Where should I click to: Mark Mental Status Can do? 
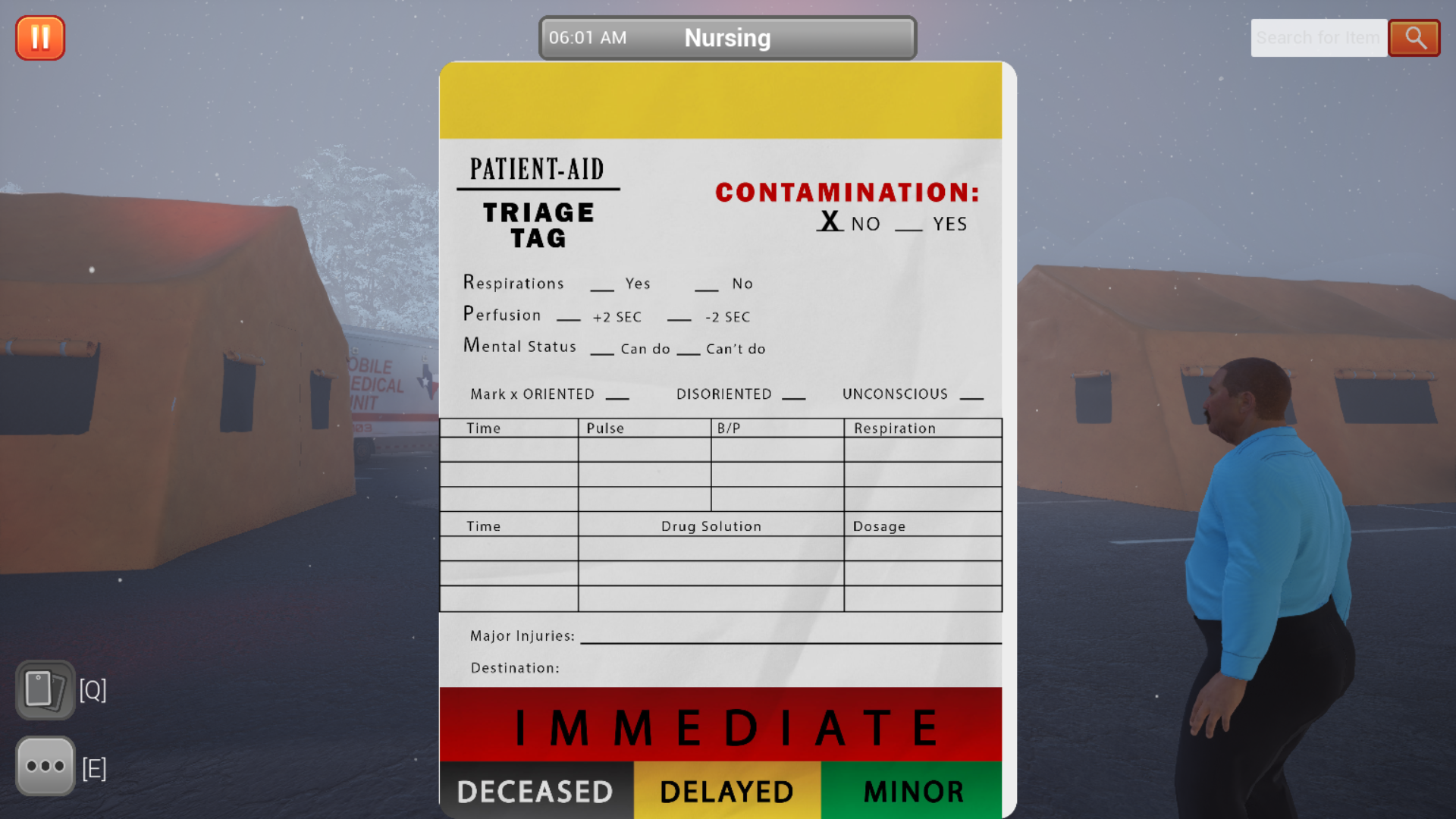click(x=602, y=350)
